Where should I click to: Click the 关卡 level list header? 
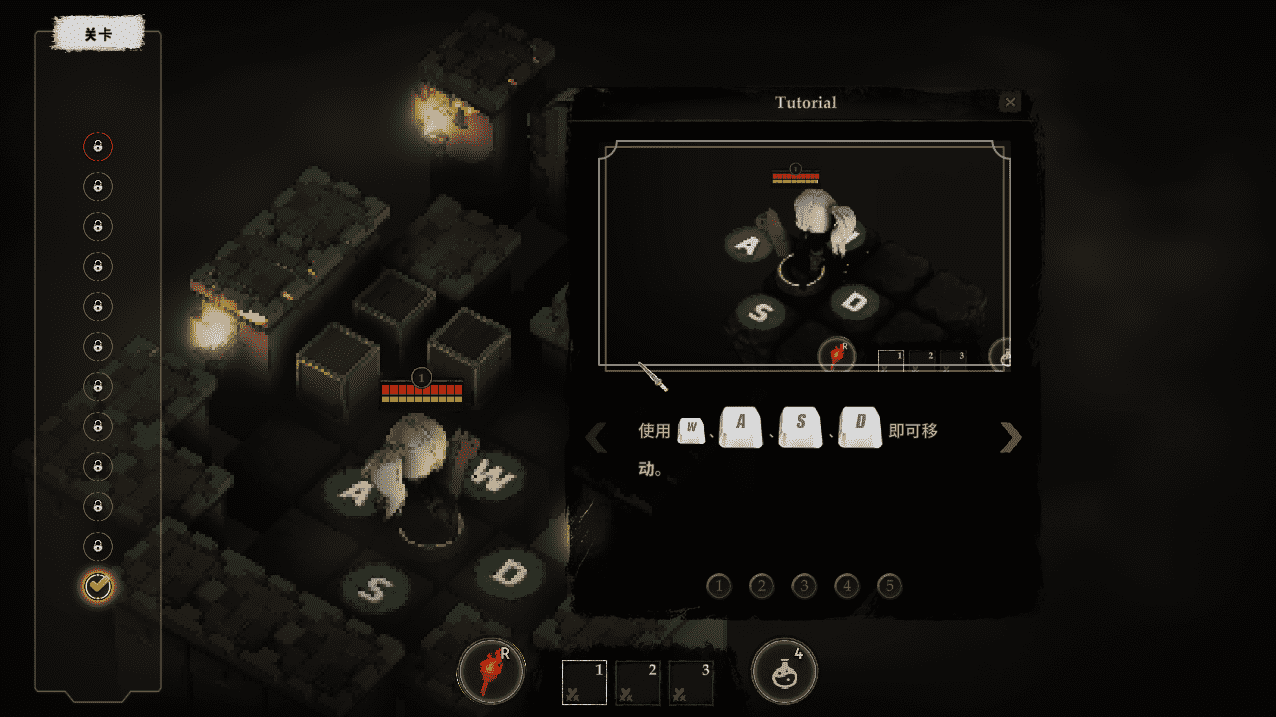pyautogui.click(x=98, y=34)
